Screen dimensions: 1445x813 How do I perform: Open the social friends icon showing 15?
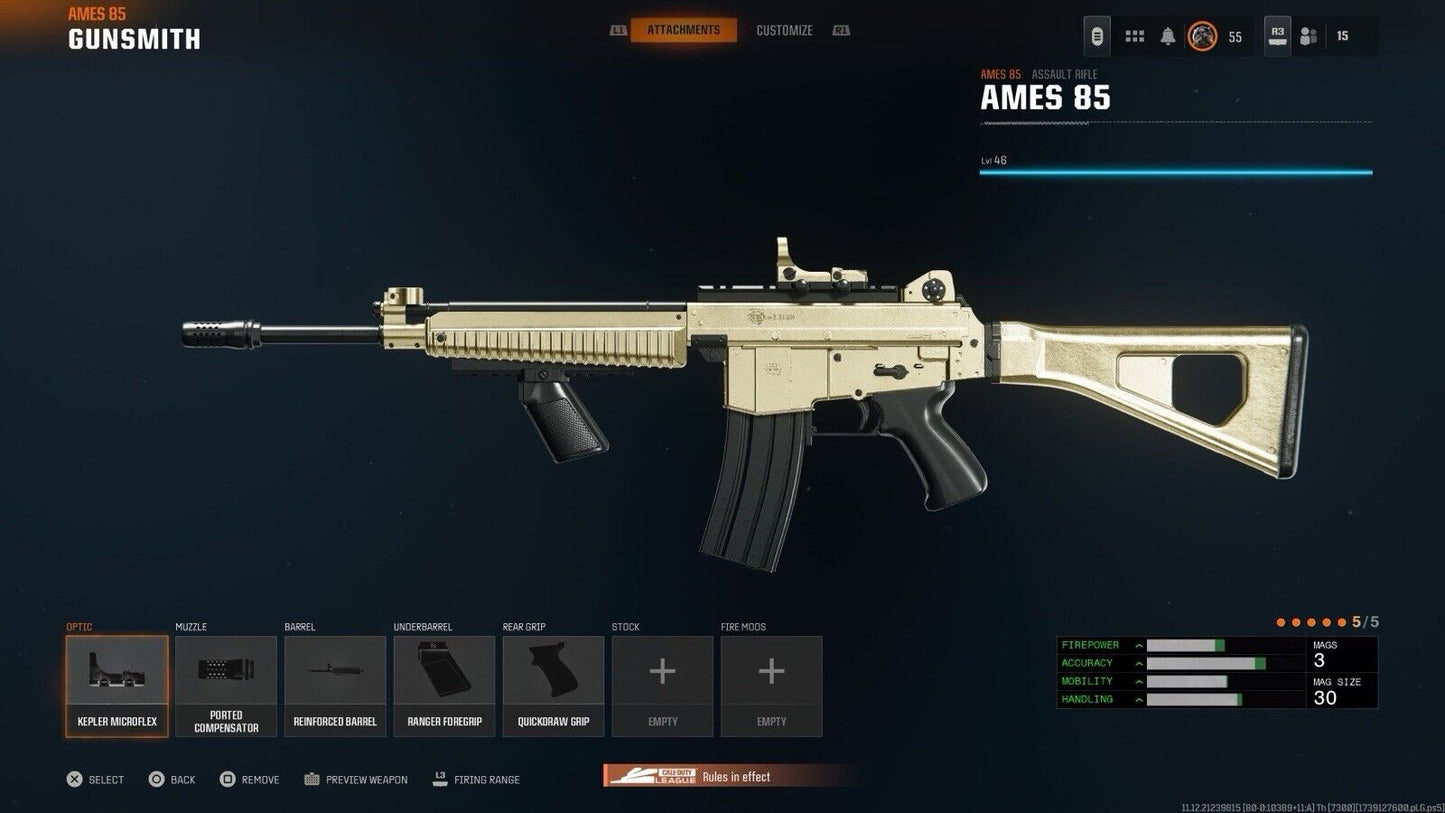click(x=1308, y=35)
